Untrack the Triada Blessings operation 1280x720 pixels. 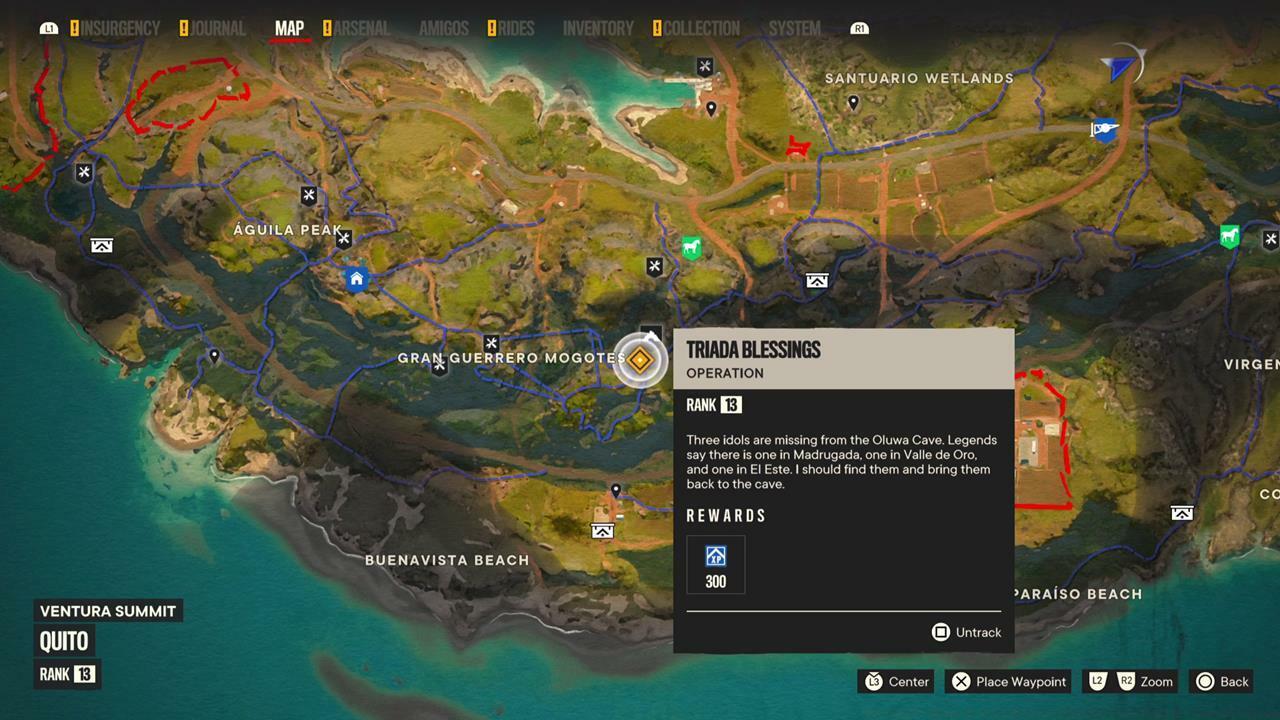(965, 632)
